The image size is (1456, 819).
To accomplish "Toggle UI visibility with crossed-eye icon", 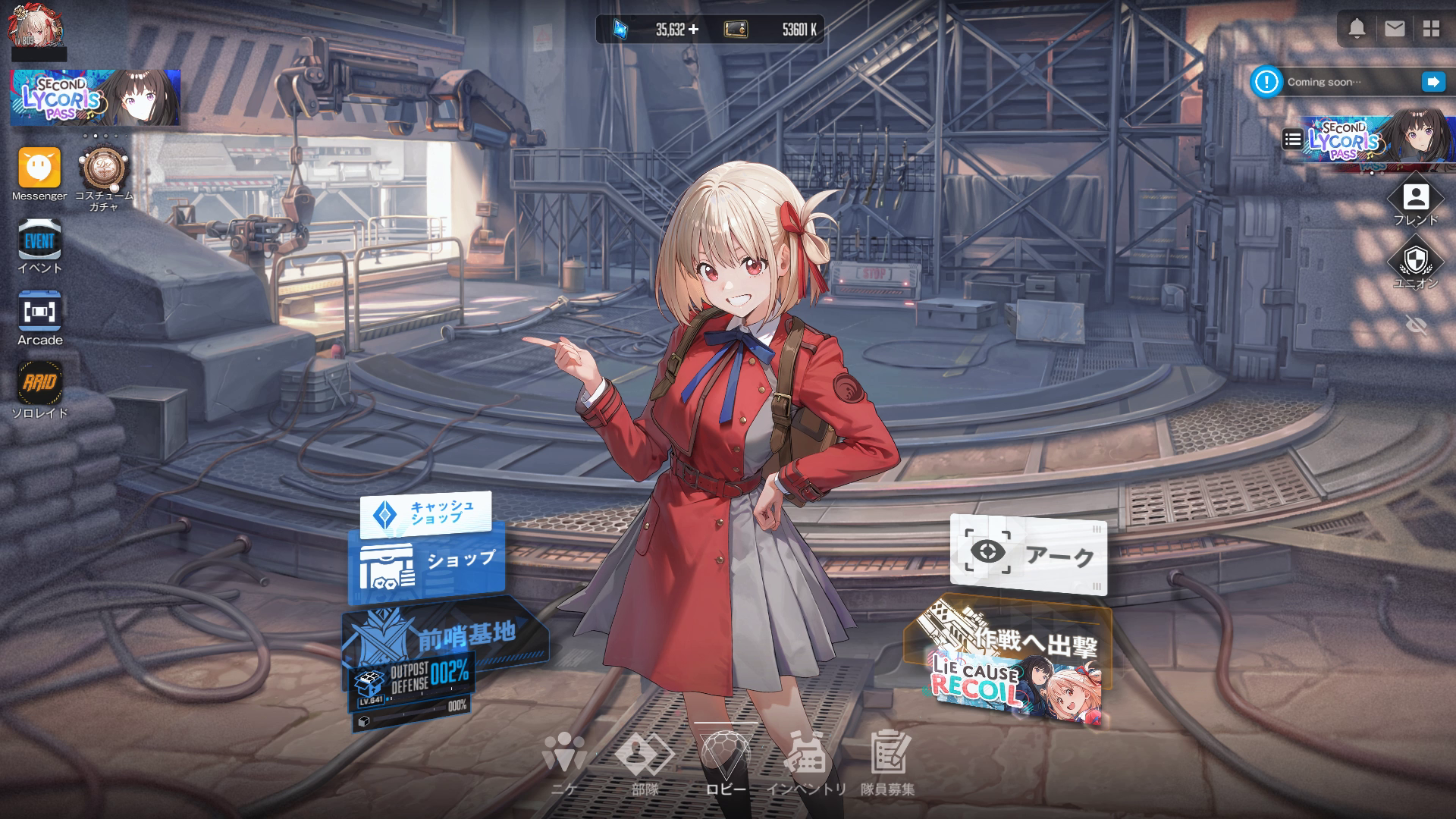I will (x=1416, y=325).
